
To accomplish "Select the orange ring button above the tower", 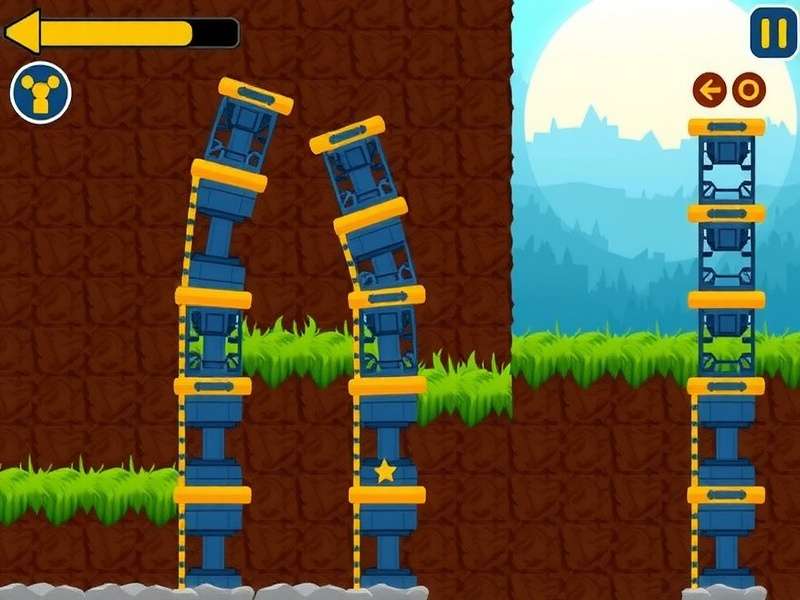I will [x=748, y=91].
